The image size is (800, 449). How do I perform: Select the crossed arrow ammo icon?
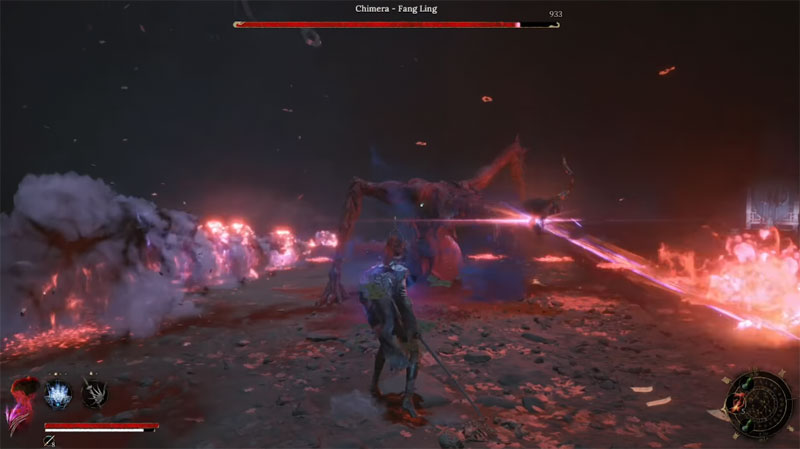point(48,440)
